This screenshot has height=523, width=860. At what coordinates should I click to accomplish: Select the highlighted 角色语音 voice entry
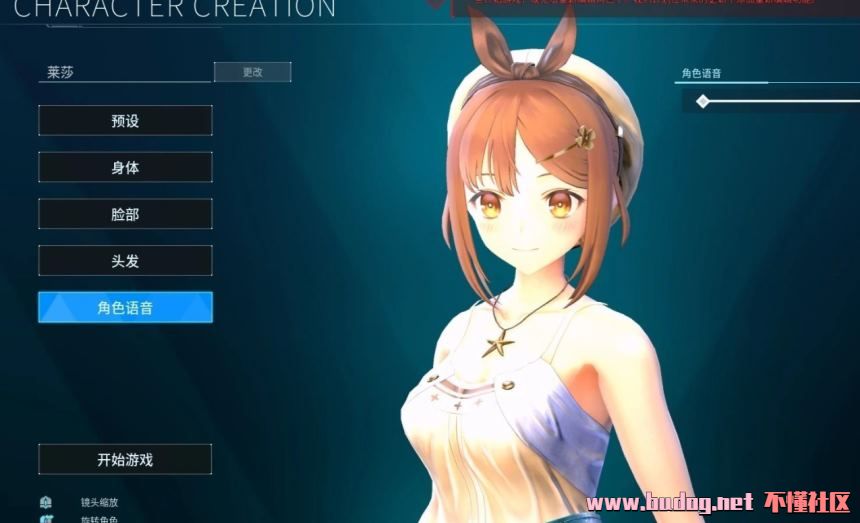point(125,307)
